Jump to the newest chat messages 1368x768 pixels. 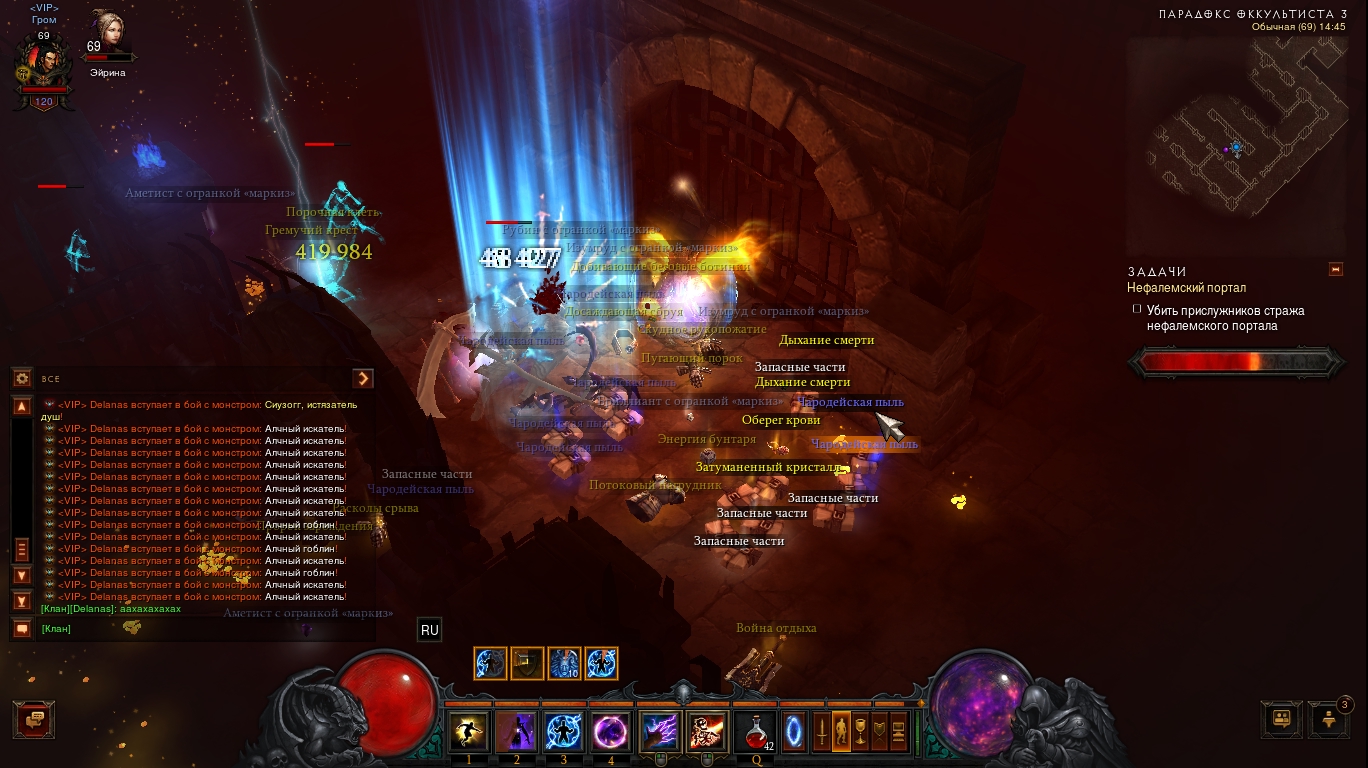[22, 600]
